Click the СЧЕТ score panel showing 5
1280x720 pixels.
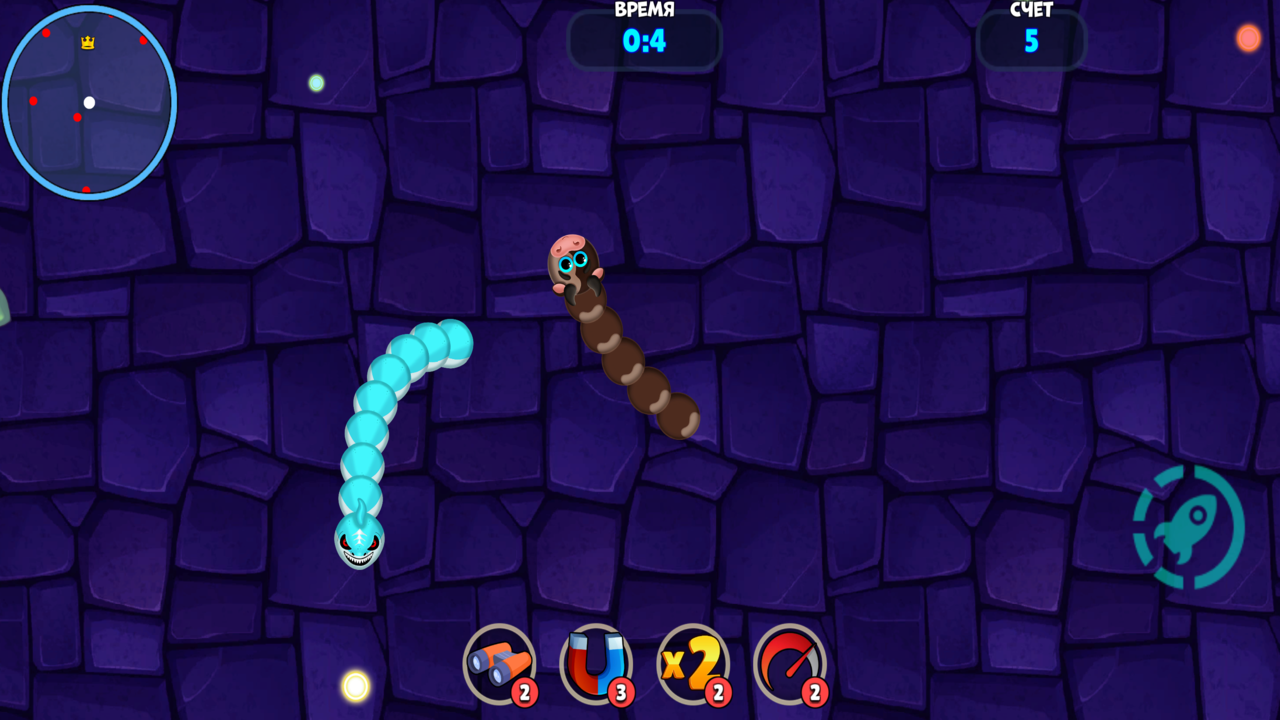(x=1031, y=41)
